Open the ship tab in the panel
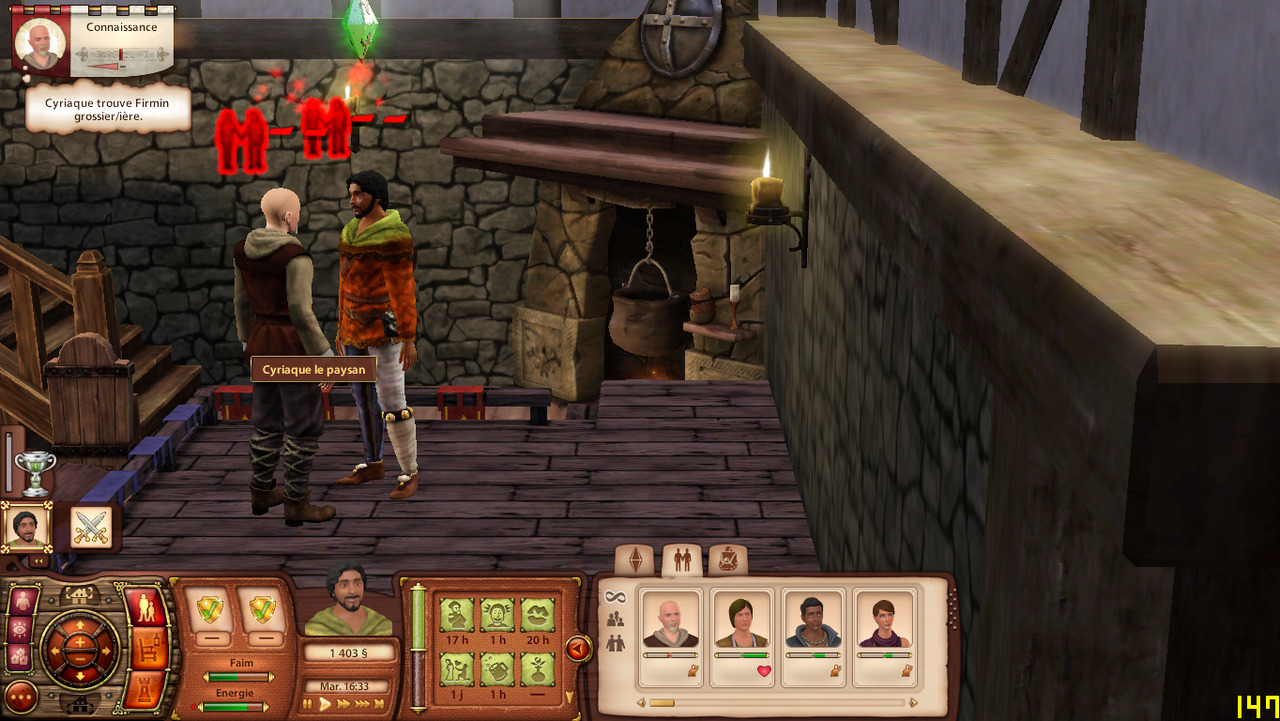Screen dimensions: 1280x721 click(x=728, y=561)
